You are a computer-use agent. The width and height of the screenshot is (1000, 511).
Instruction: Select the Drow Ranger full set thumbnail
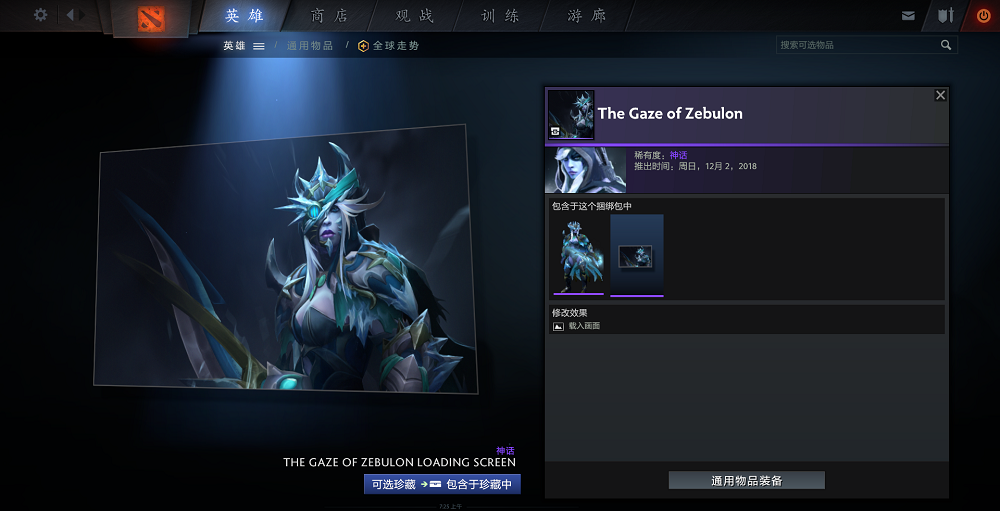pos(578,255)
